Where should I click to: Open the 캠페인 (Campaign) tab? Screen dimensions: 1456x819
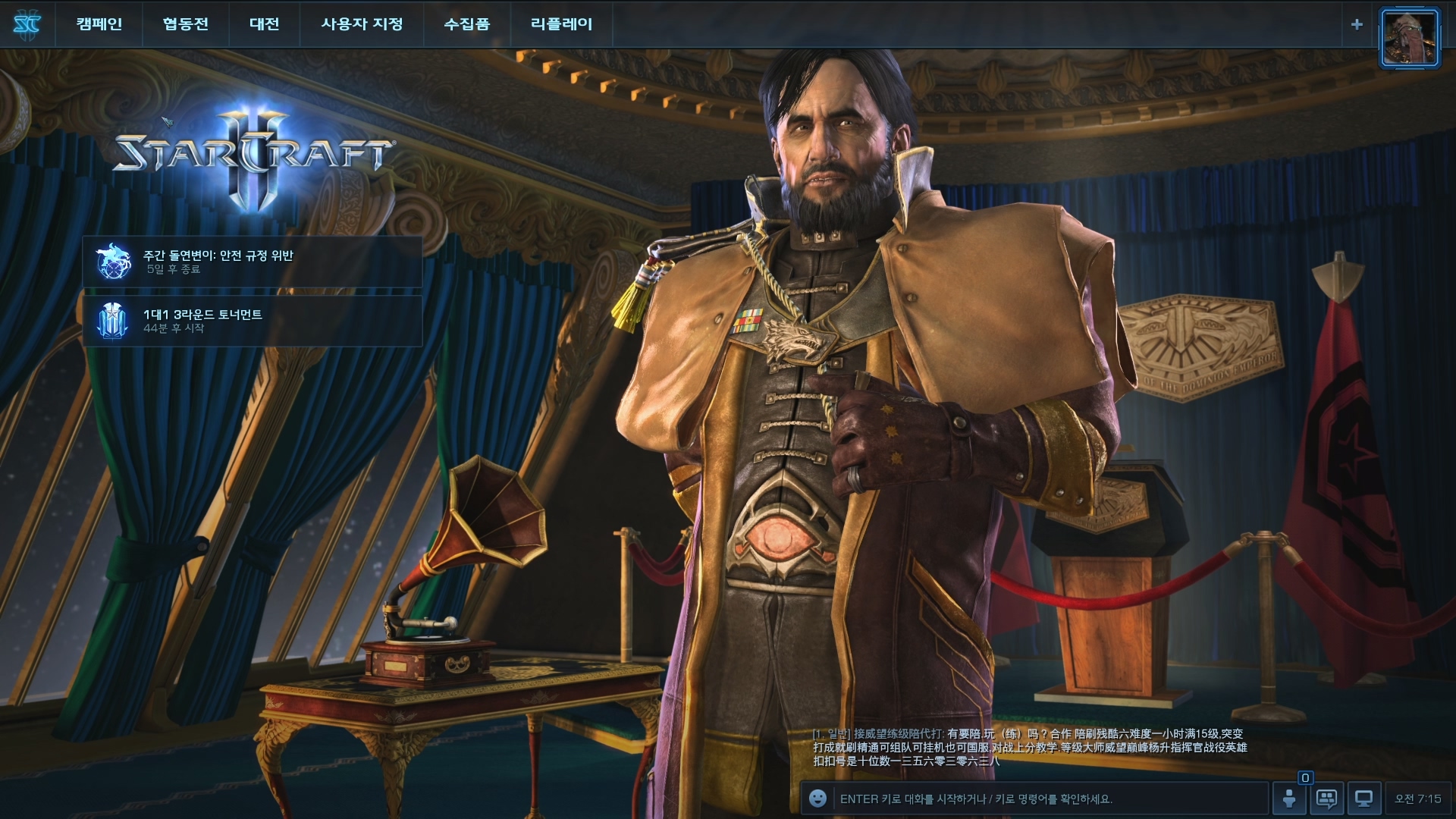(99, 24)
